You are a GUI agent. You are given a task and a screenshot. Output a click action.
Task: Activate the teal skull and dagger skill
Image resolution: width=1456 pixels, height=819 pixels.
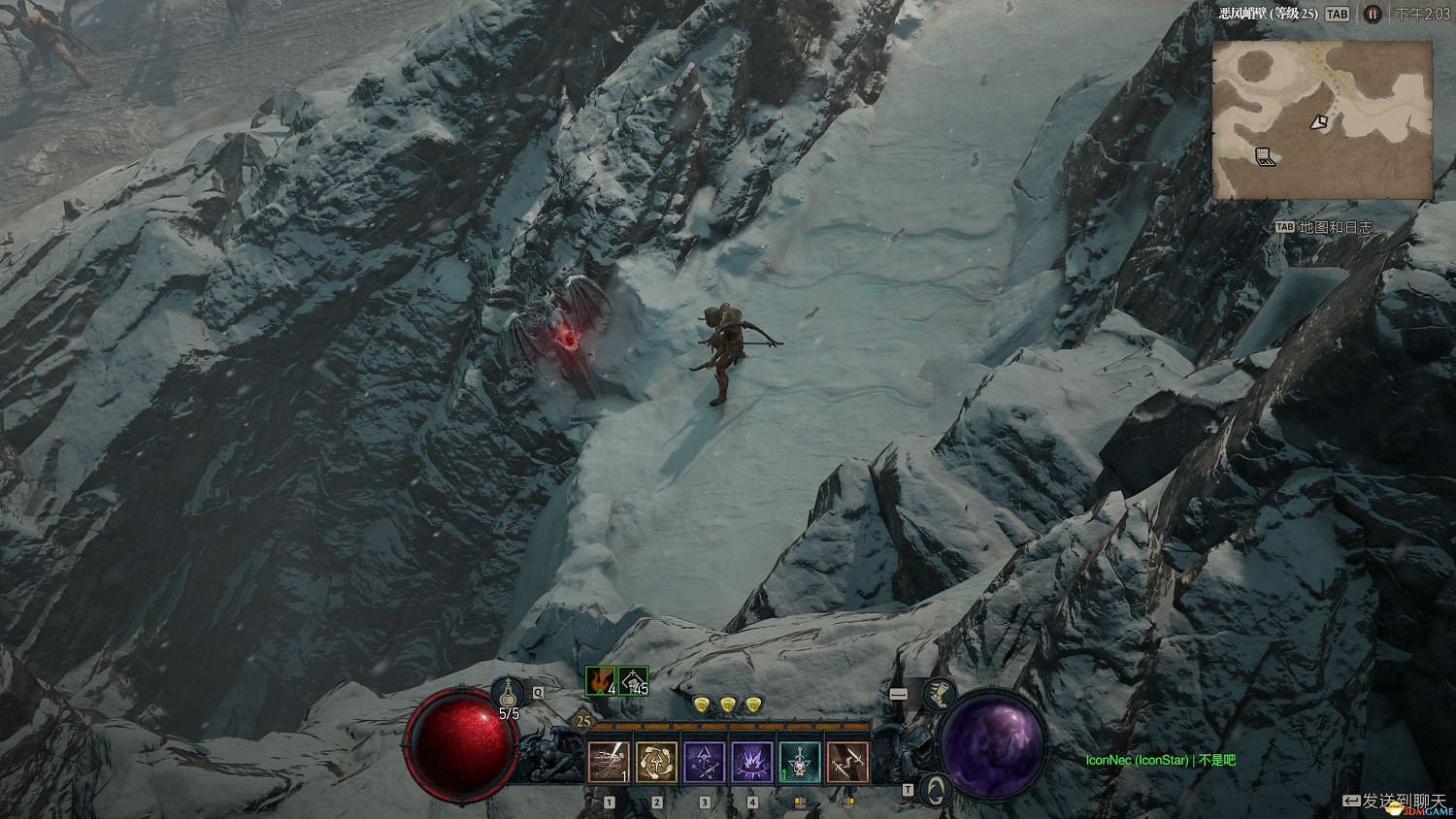tap(799, 763)
